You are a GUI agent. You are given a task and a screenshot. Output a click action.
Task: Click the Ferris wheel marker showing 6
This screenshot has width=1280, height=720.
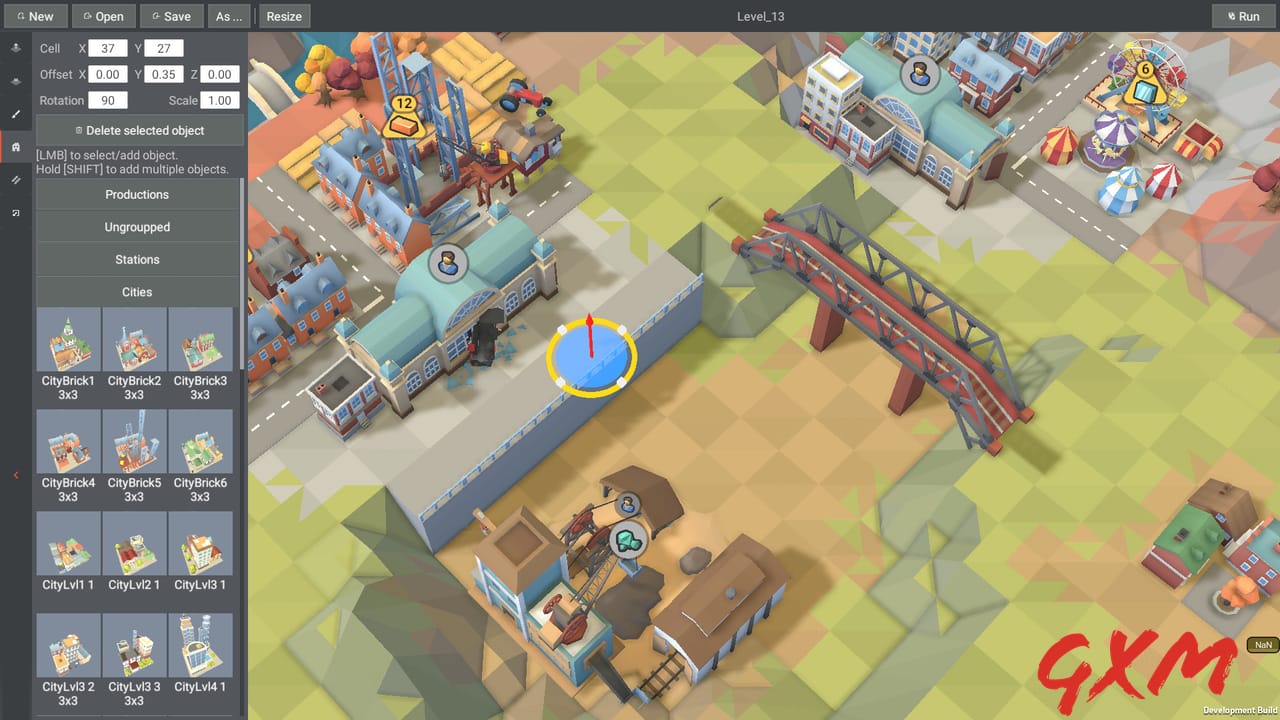pyautogui.click(x=1146, y=70)
